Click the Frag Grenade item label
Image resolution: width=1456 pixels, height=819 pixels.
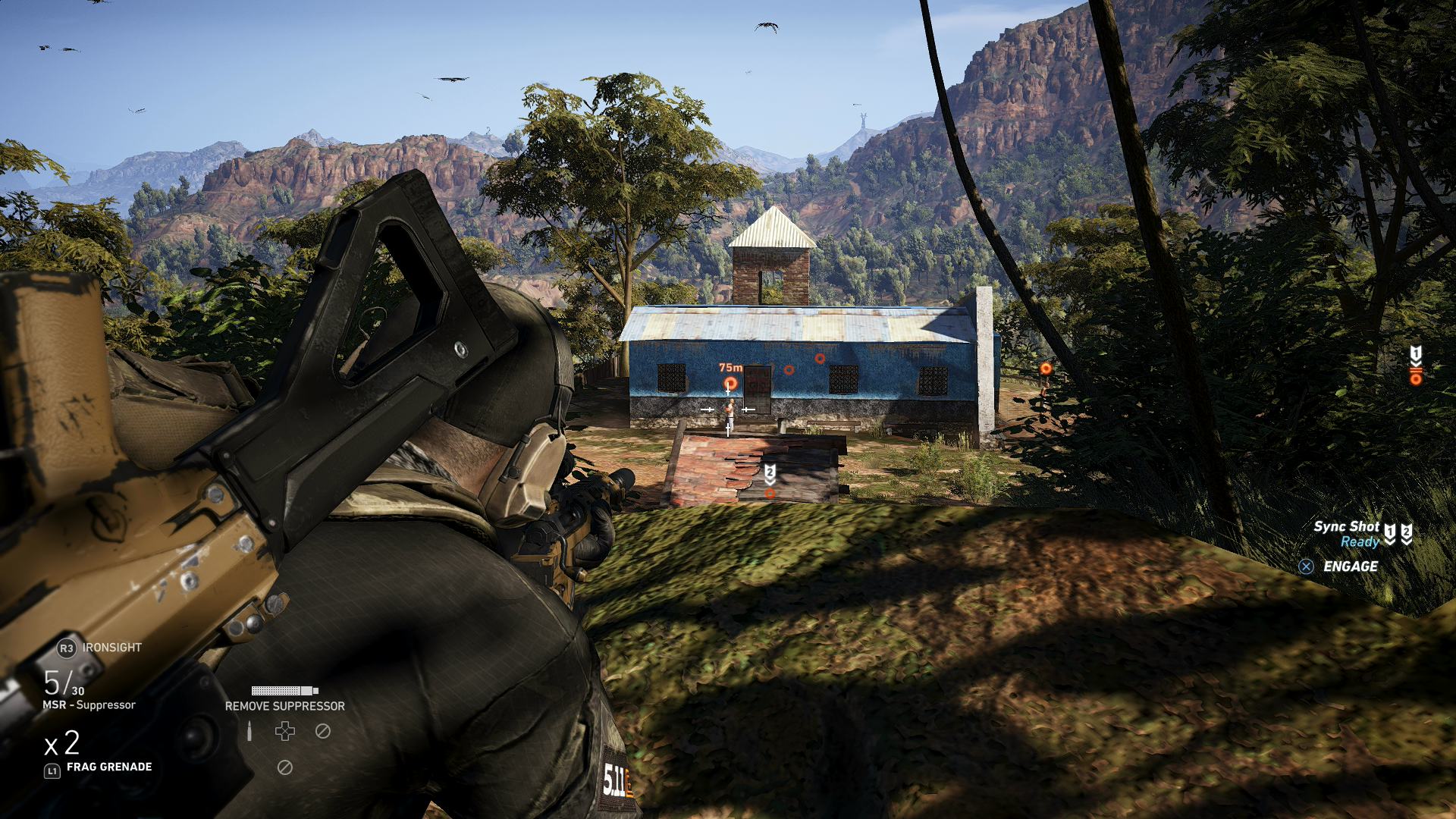109,767
